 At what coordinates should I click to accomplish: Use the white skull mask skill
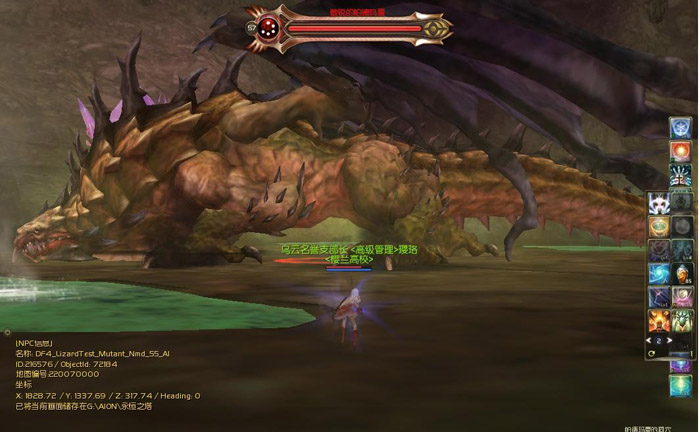point(659,204)
